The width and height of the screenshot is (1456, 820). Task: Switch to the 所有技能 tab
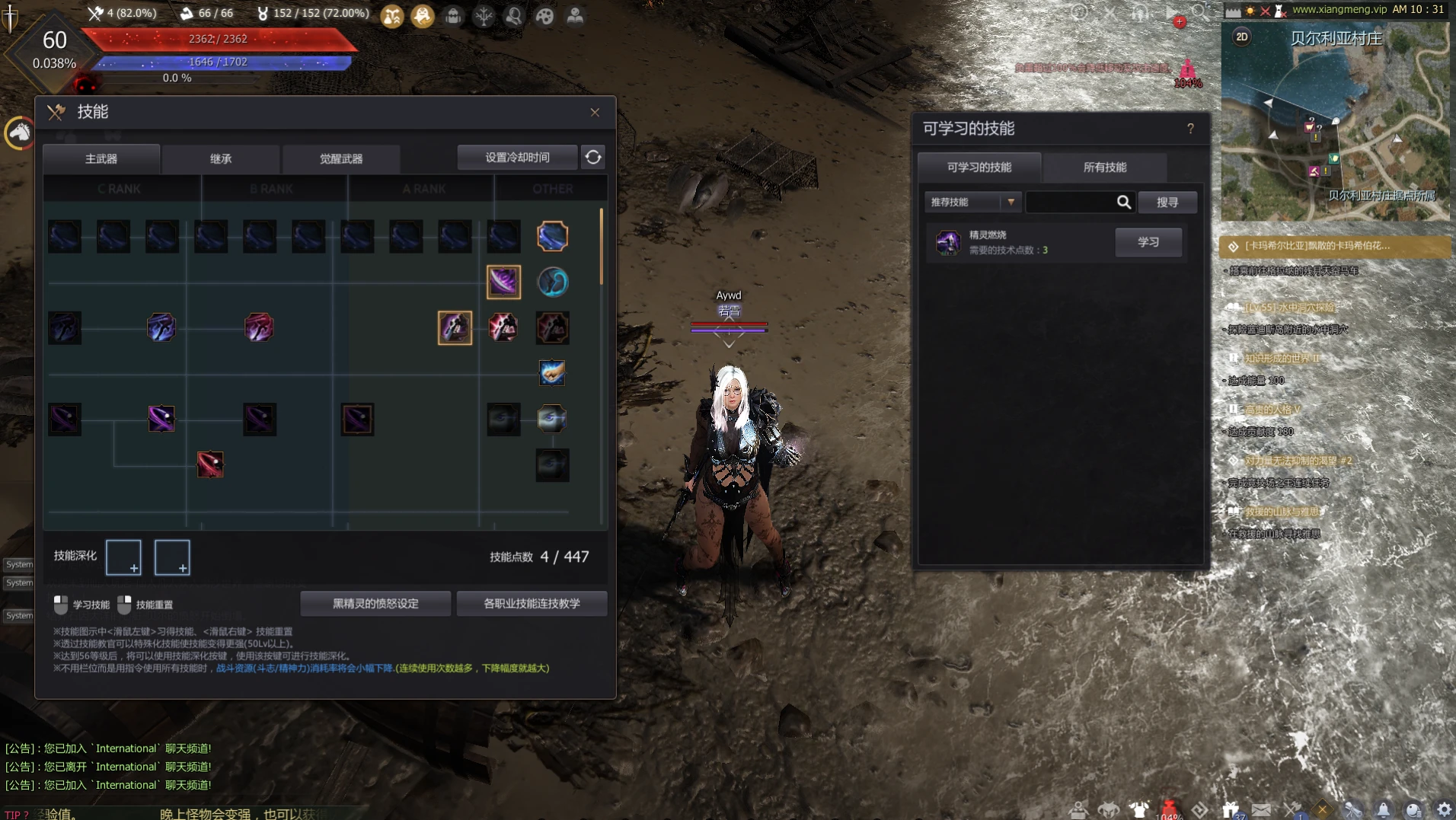[x=1104, y=168]
